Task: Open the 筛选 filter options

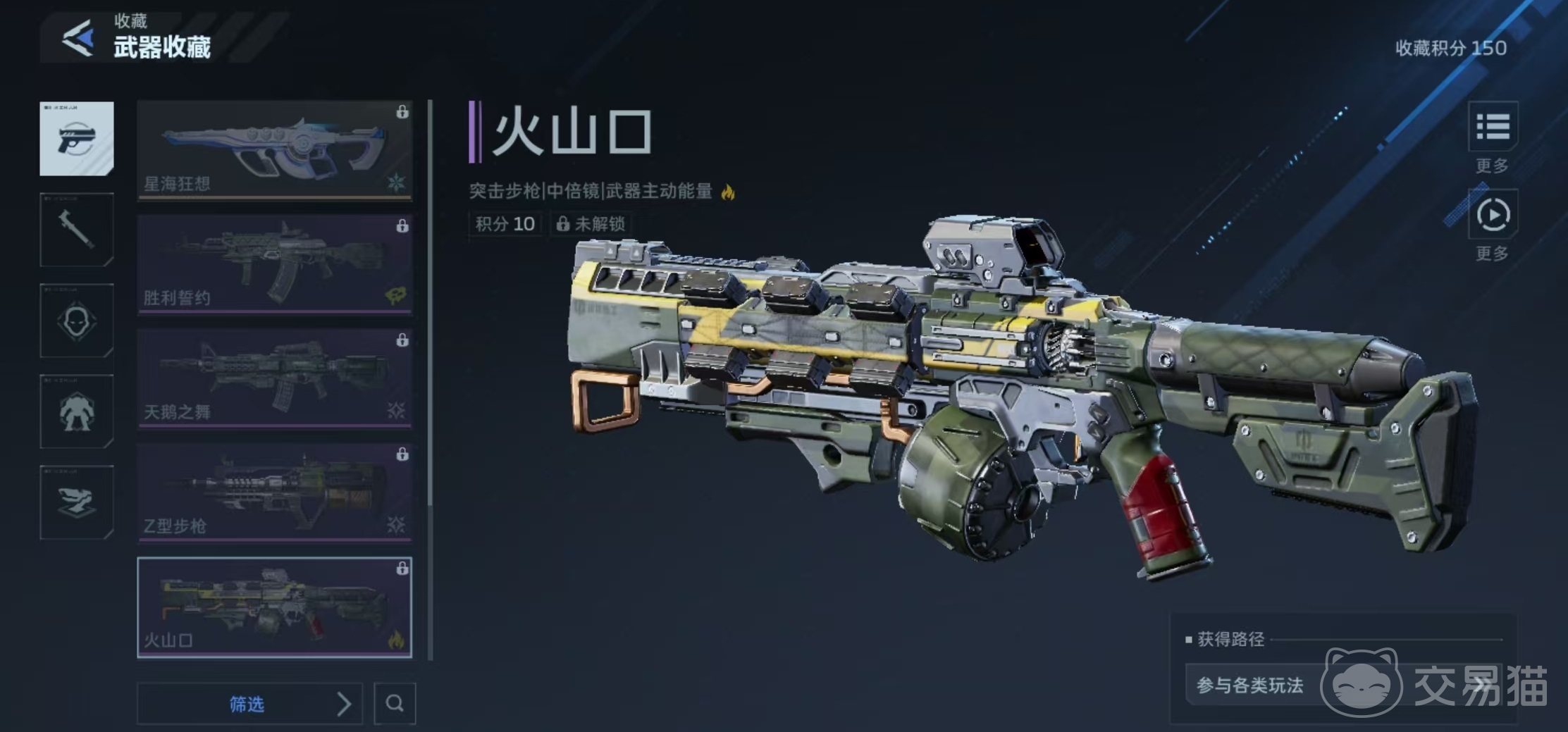Action: pos(249,703)
